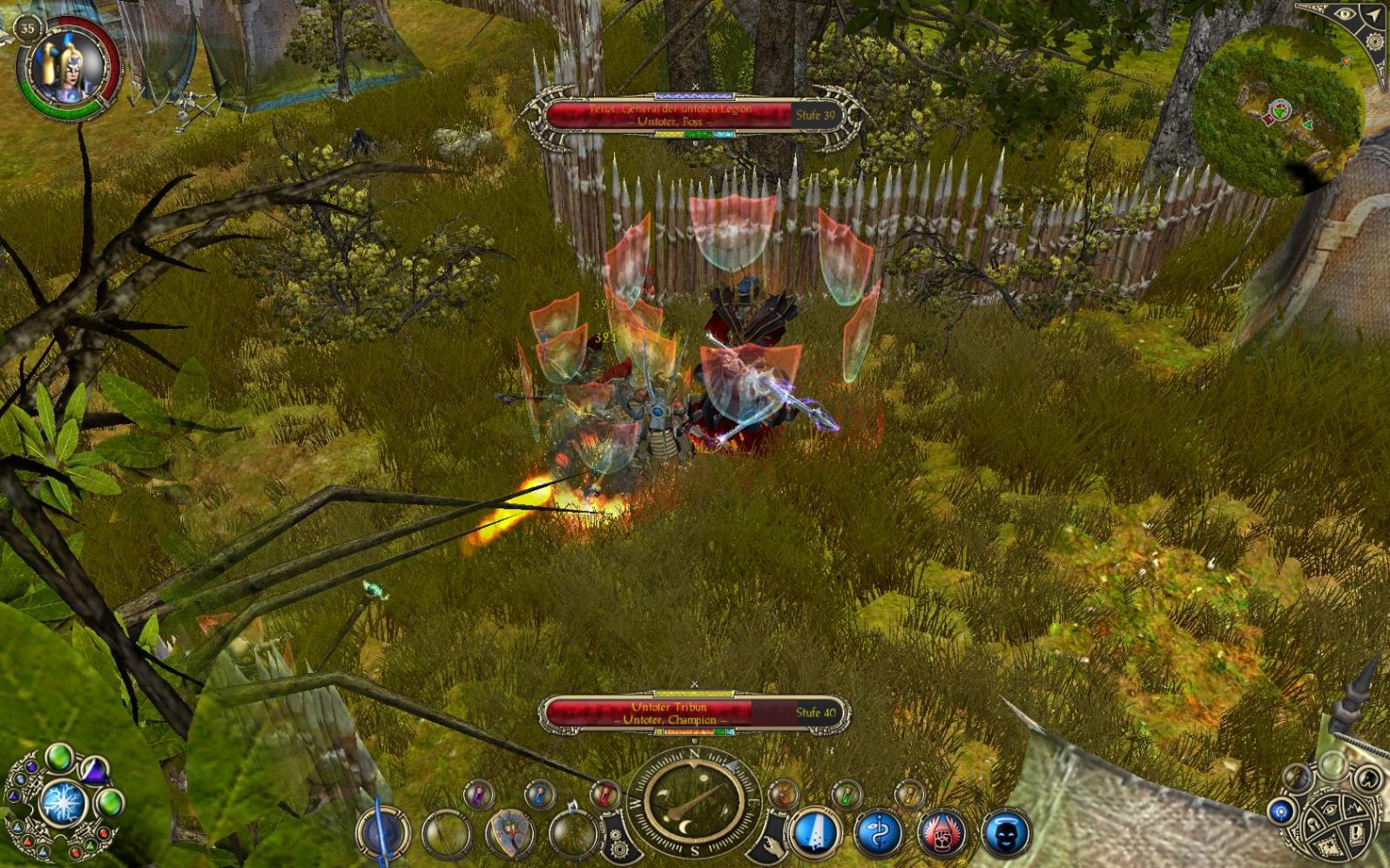Use the blue potion in the hotbar
This screenshot has width=1390, height=868.
click(x=540, y=793)
